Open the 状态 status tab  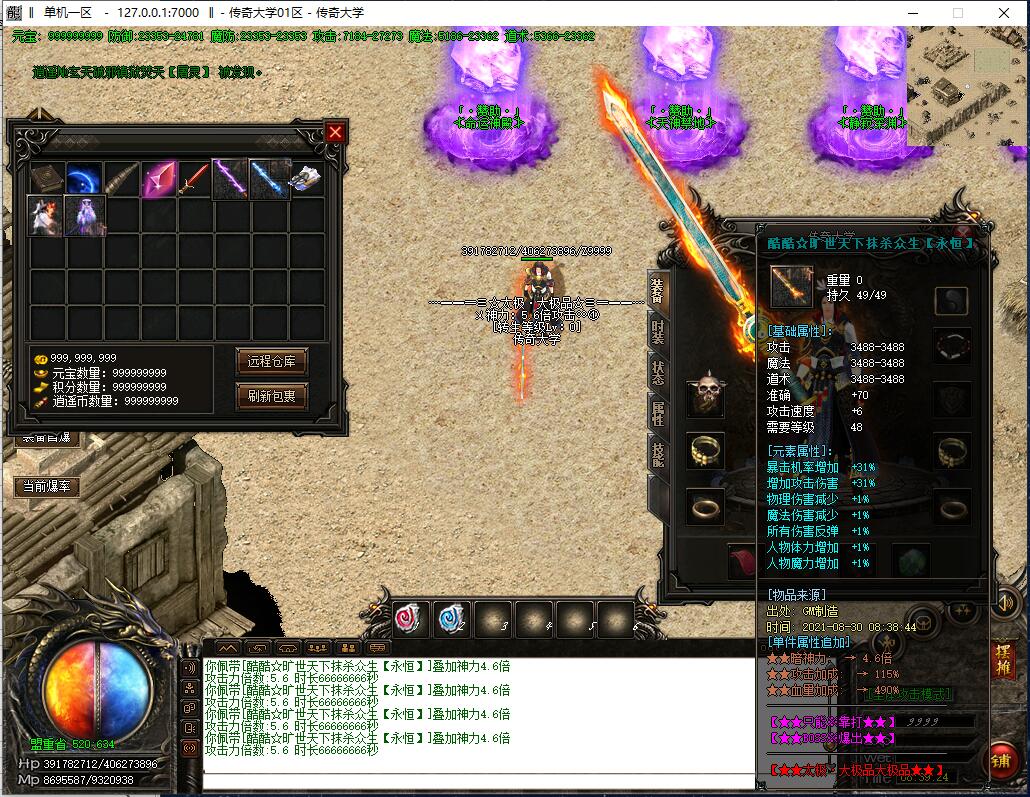click(x=658, y=373)
